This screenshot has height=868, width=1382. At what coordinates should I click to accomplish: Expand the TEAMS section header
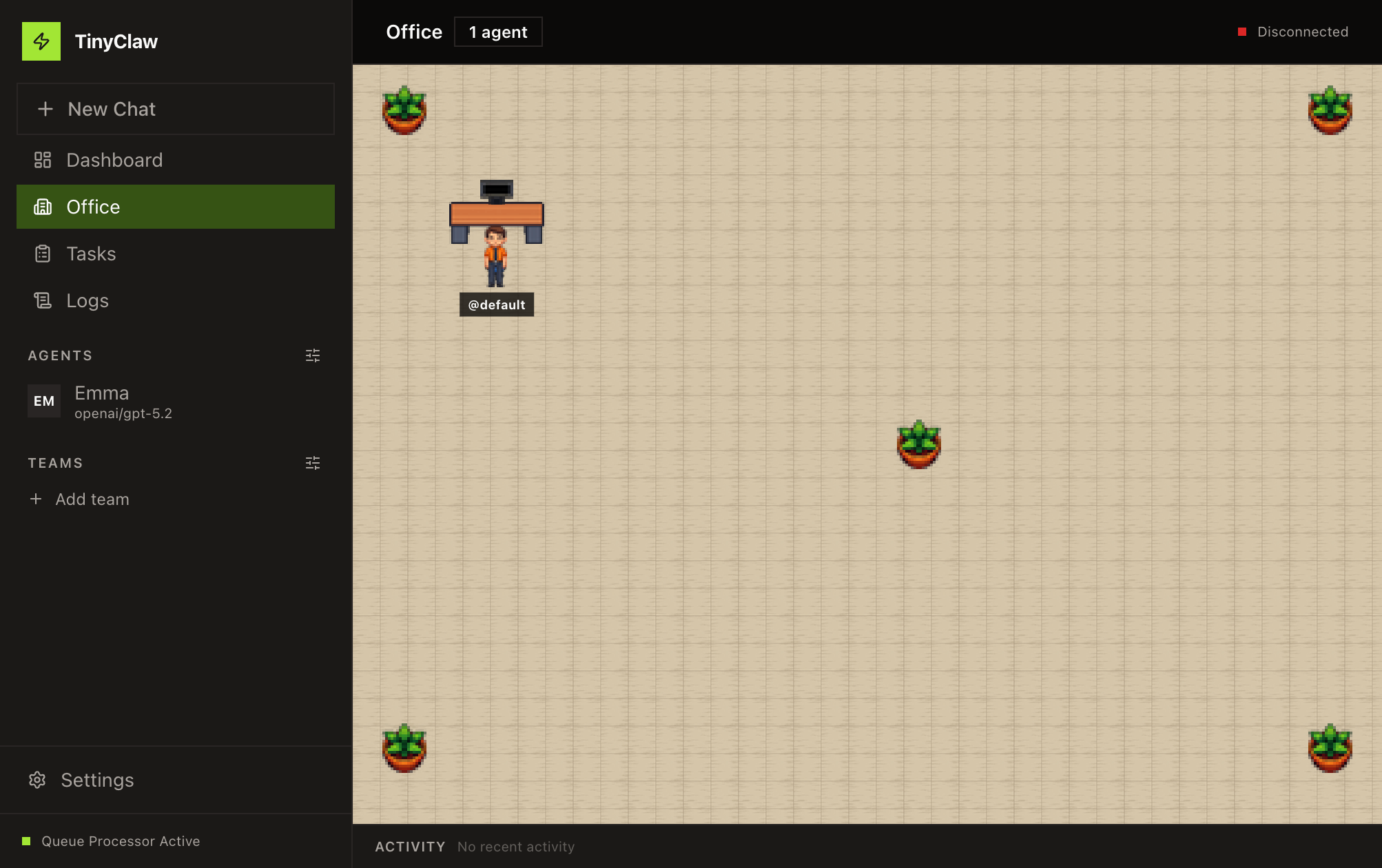pyautogui.click(x=56, y=463)
